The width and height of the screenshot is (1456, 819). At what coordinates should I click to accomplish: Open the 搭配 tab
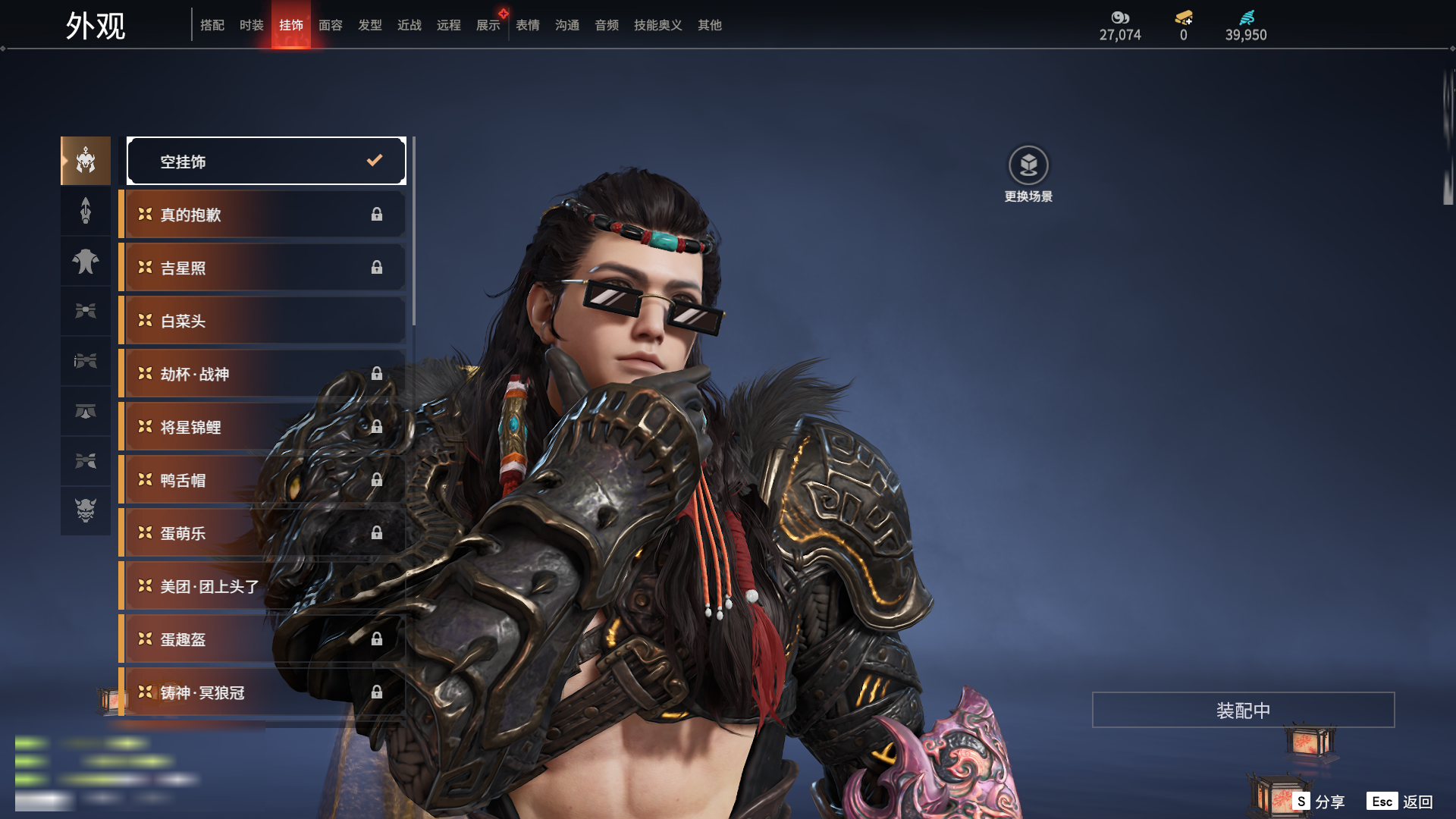pos(212,25)
